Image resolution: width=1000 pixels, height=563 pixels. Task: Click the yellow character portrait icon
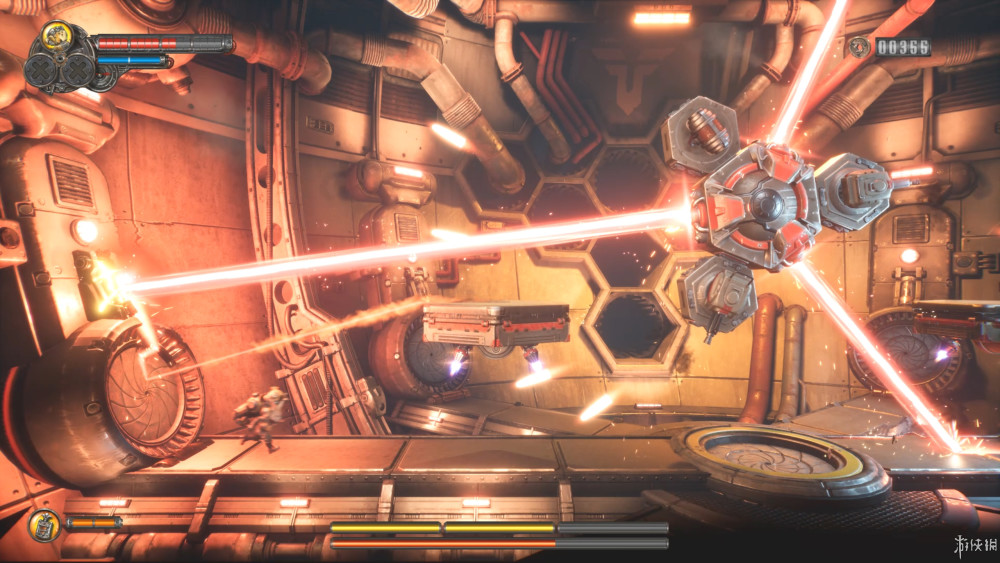click(x=59, y=37)
